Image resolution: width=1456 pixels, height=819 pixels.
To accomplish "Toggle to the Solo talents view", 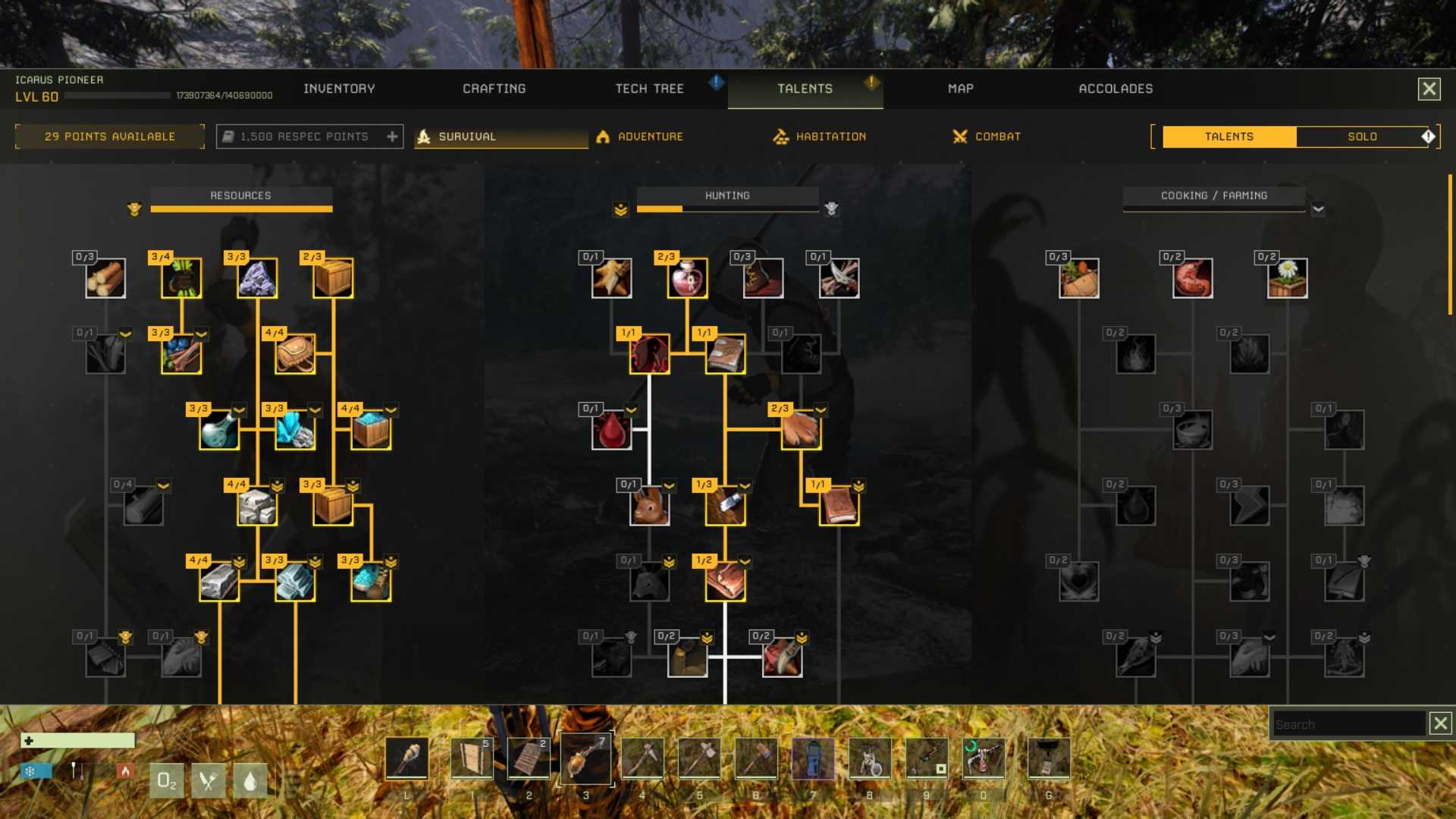I will tap(1362, 136).
